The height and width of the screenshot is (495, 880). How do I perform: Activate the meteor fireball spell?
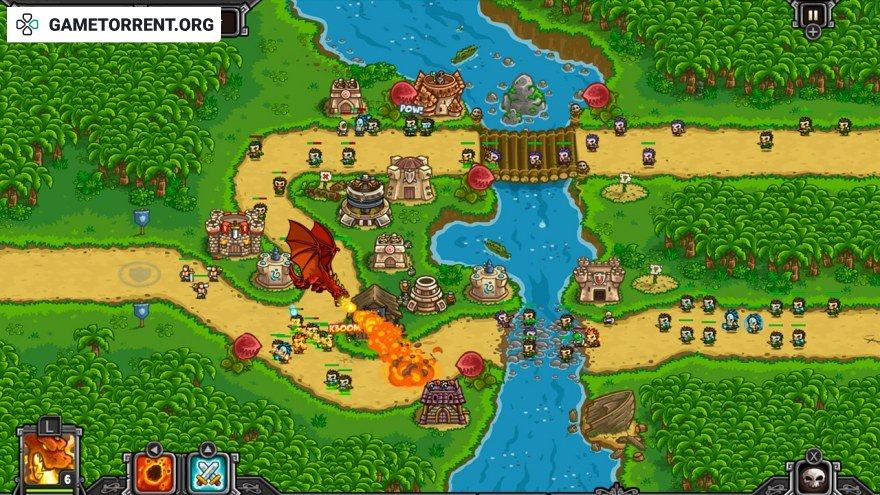pos(155,472)
